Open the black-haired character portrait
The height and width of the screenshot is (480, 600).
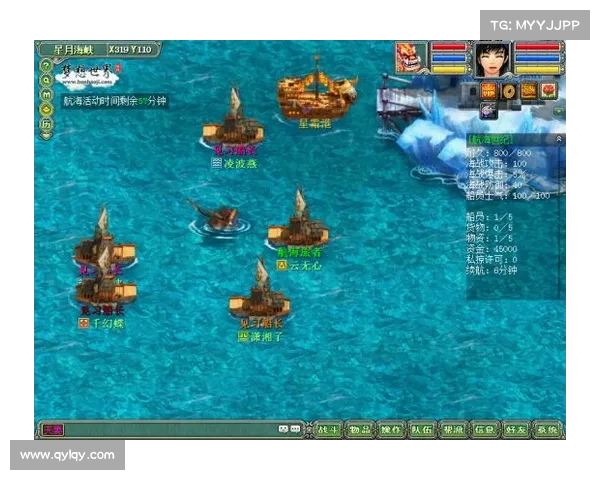(492, 58)
